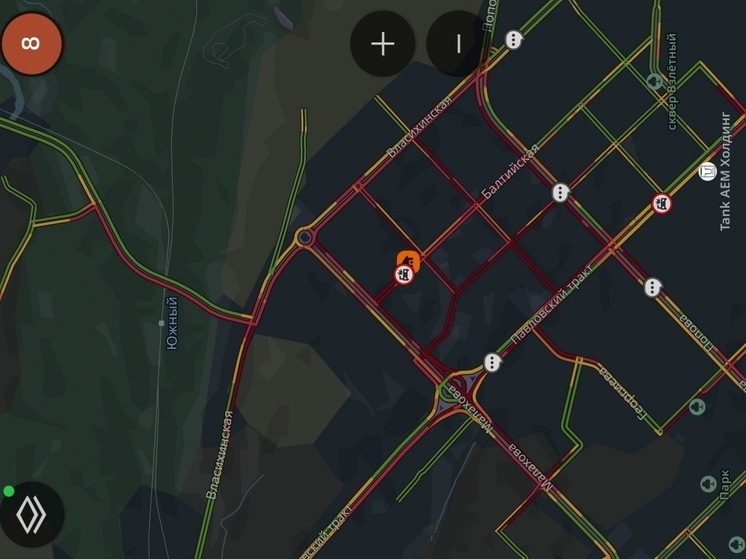Zoom out with the minus button
The height and width of the screenshot is (559, 746).
point(458,44)
